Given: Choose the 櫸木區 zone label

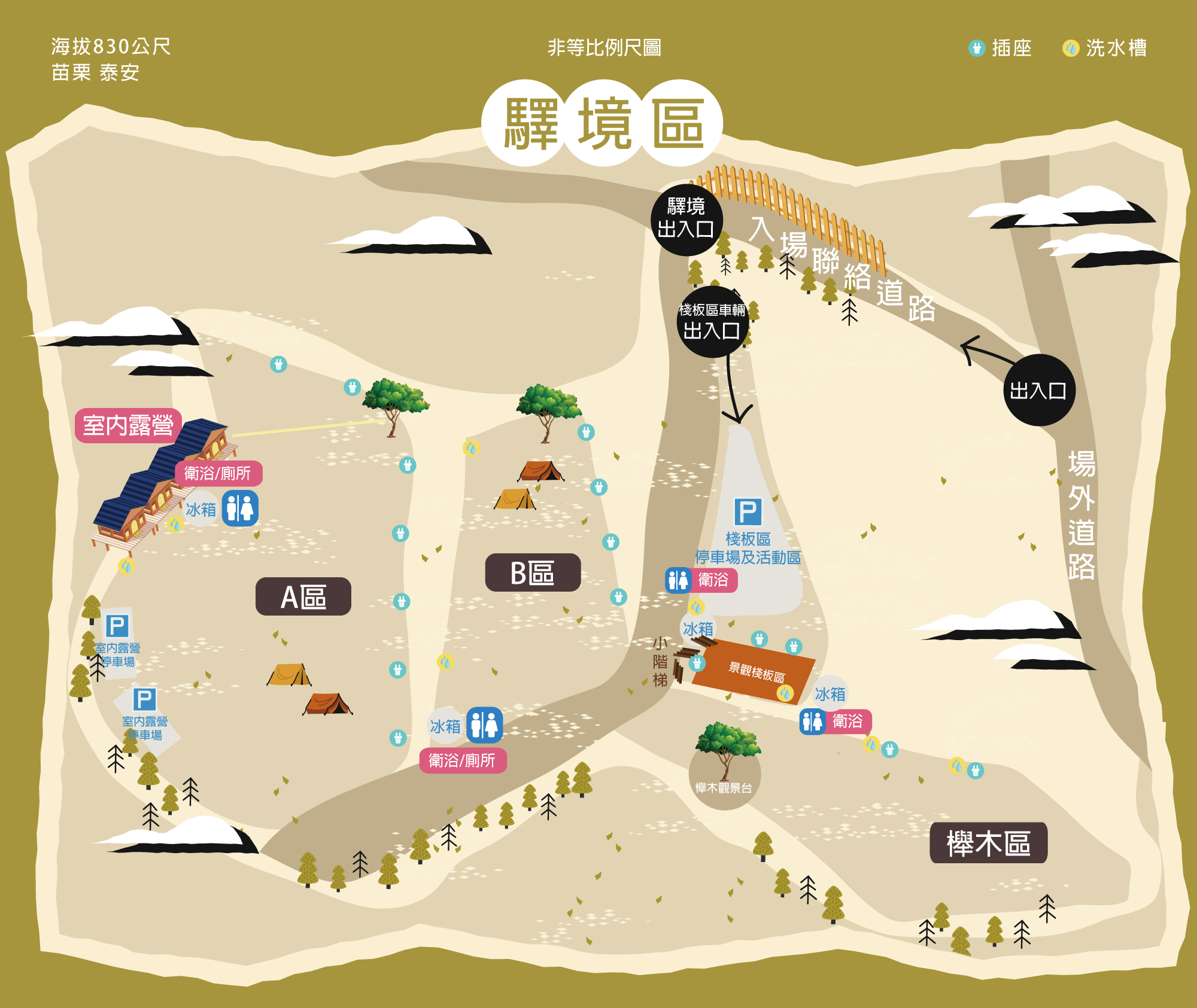Looking at the screenshot, I should click(988, 843).
